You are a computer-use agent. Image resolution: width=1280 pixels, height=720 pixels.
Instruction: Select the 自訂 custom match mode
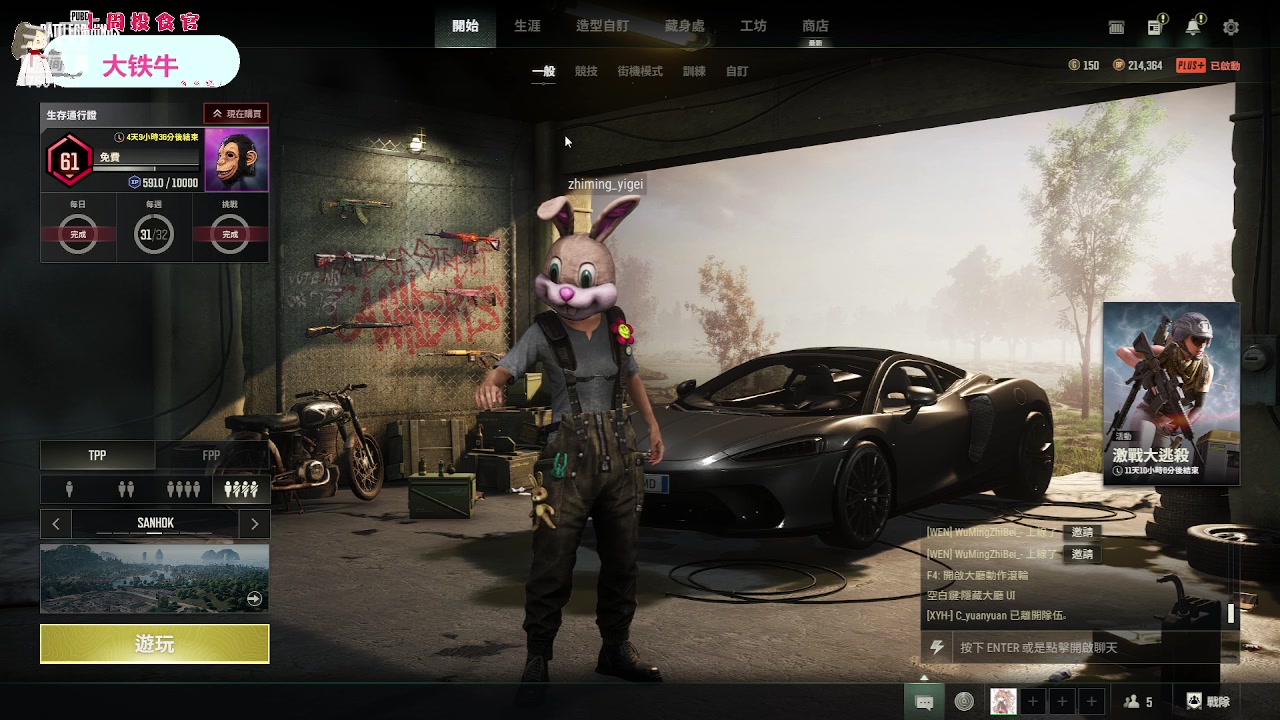pos(737,72)
